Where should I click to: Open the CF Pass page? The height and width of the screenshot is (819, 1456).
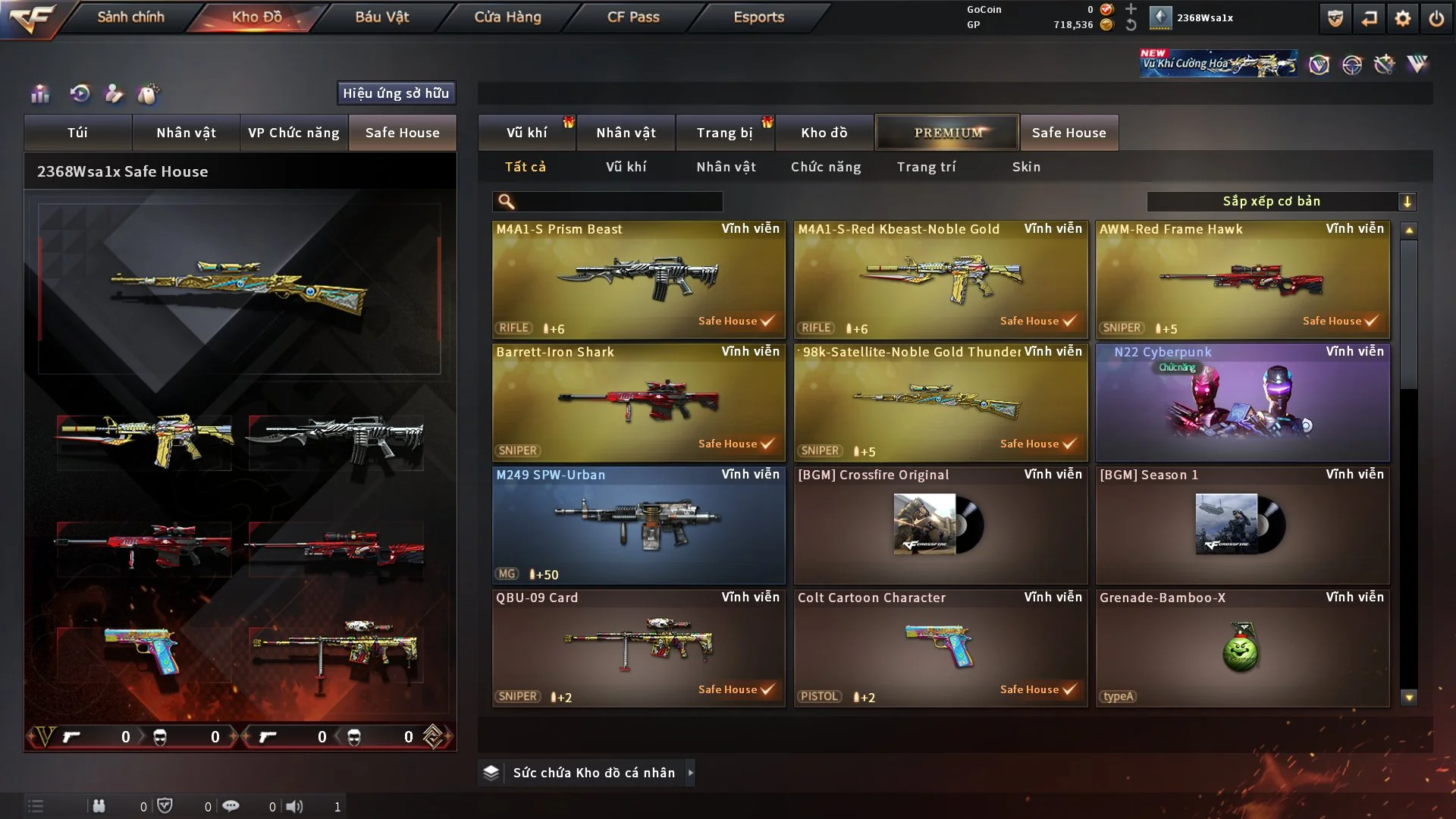coord(633,17)
